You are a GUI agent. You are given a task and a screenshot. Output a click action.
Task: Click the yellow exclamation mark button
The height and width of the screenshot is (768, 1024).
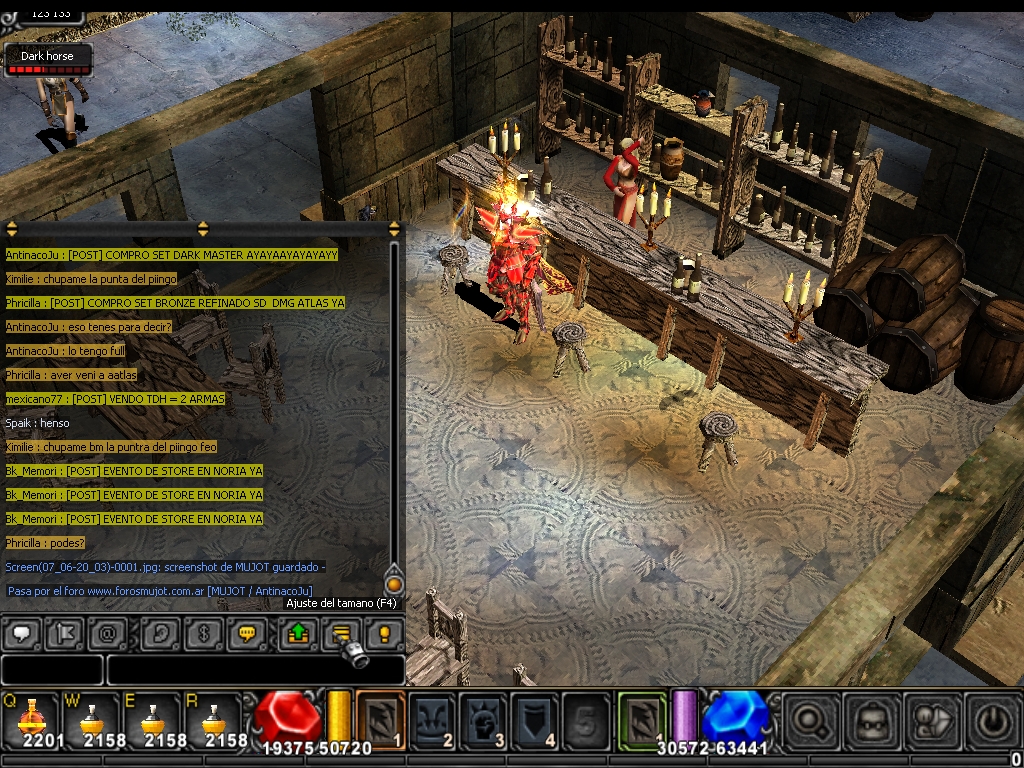coord(384,632)
